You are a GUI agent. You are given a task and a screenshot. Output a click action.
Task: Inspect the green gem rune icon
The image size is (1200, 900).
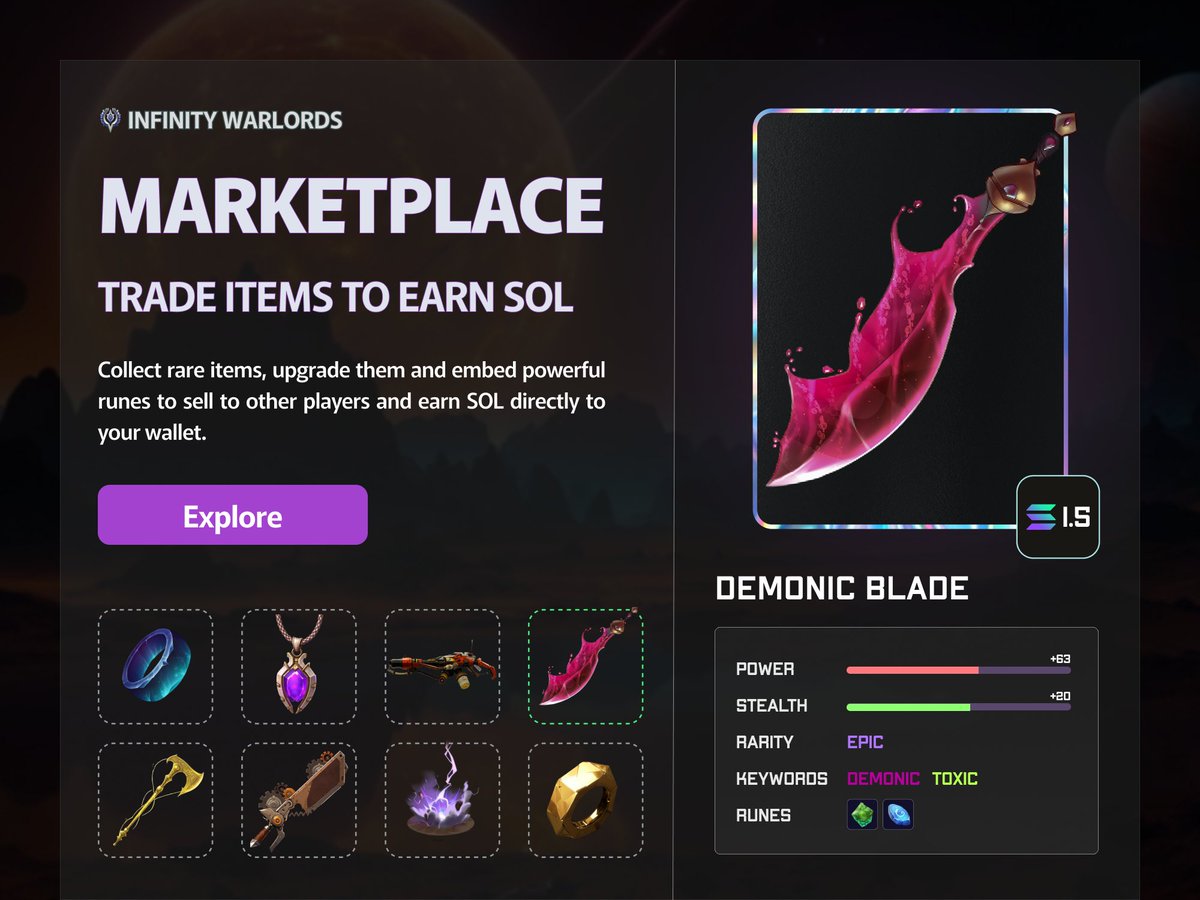click(862, 815)
